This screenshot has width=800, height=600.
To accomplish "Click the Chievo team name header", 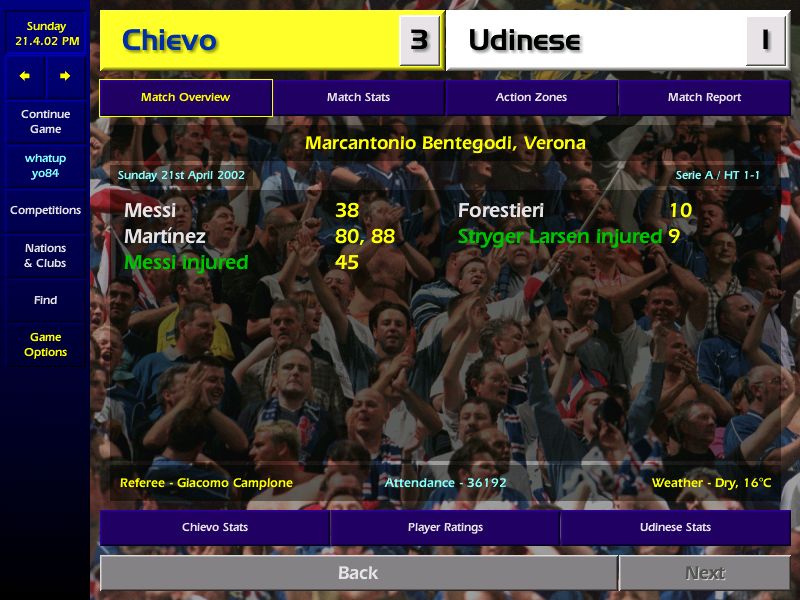I will [x=170, y=41].
